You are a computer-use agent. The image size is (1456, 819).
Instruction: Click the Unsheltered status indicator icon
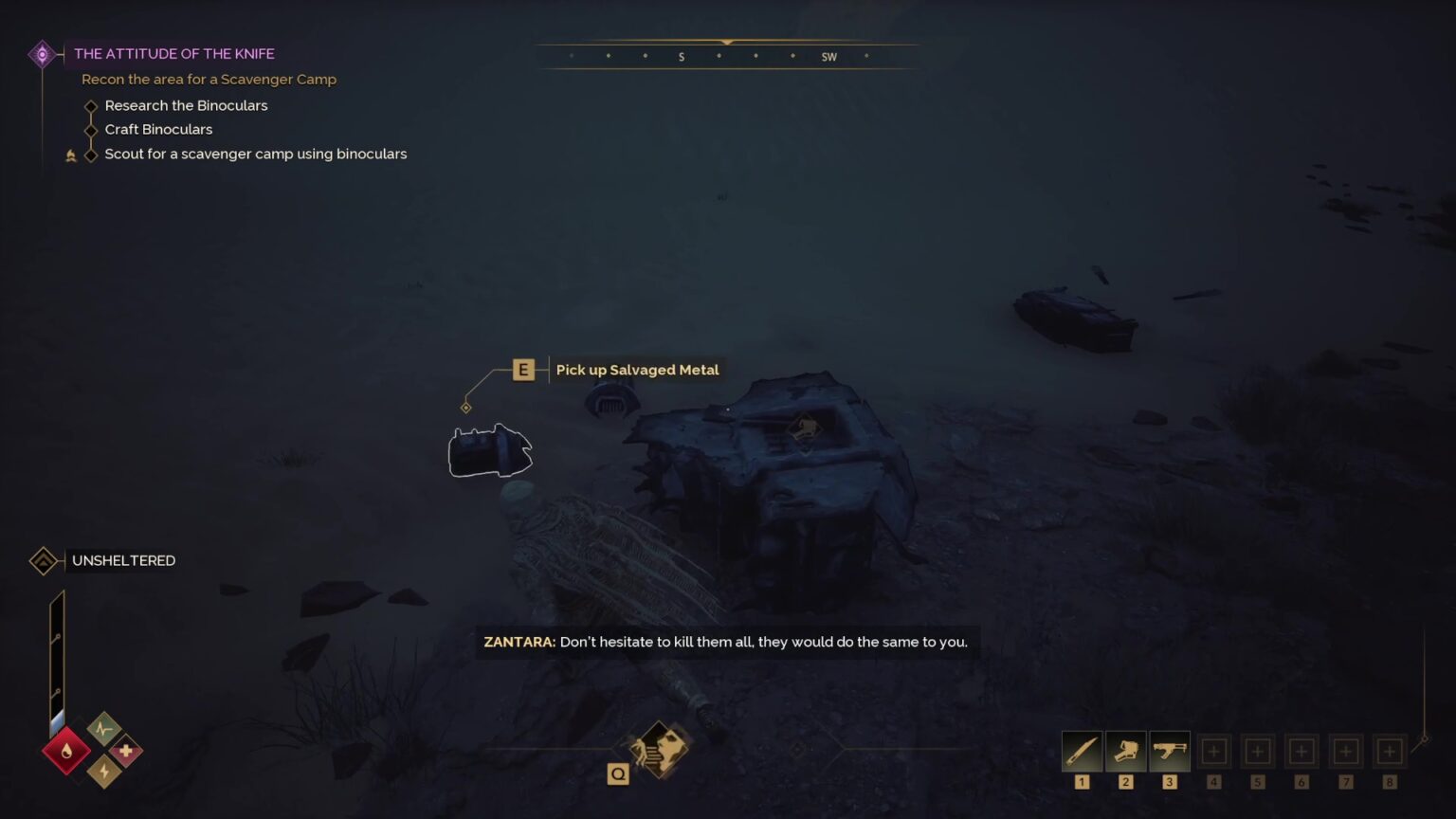(44, 560)
